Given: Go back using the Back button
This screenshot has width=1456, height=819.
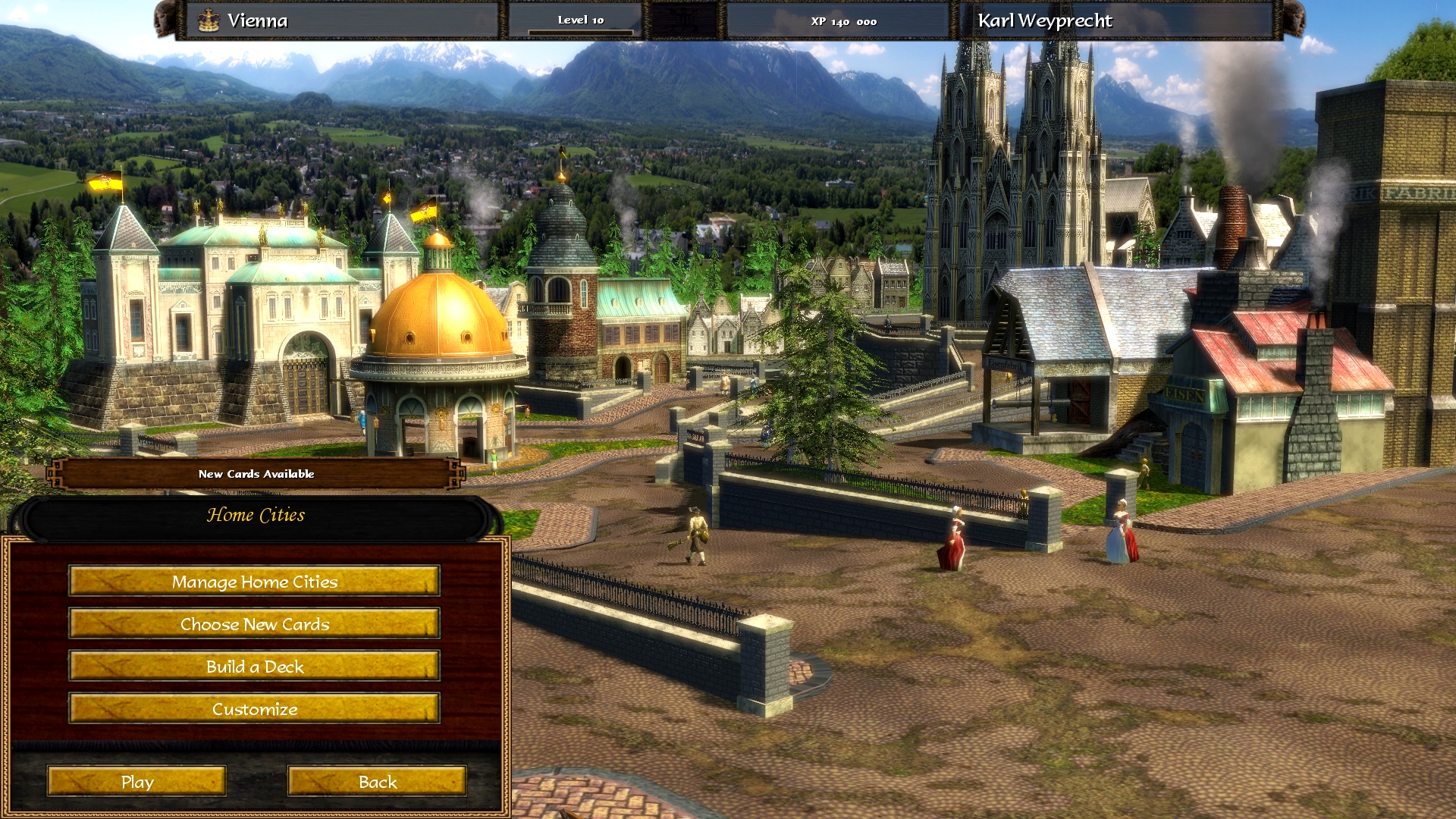Looking at the screenshot, I should 377,781.
